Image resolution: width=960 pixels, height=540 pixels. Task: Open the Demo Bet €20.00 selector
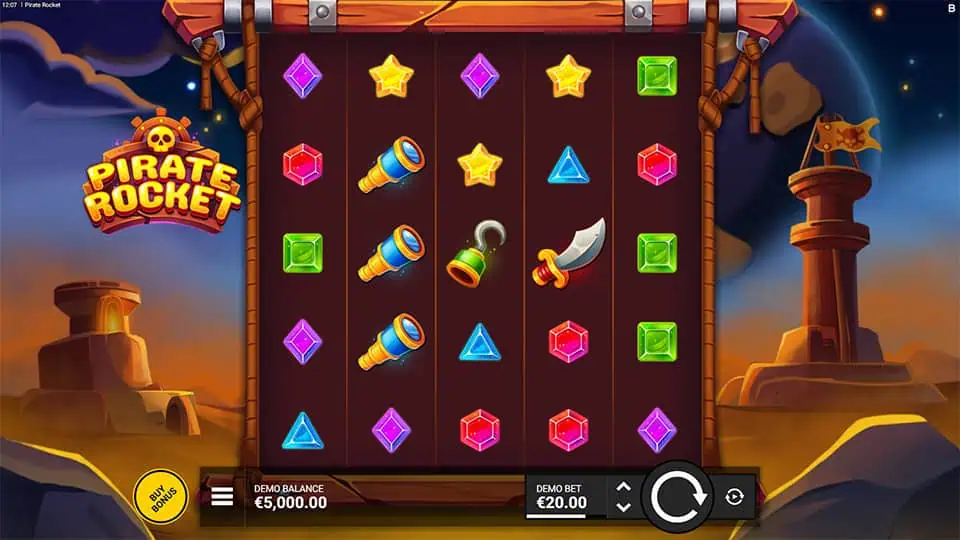tap(562, 496)
